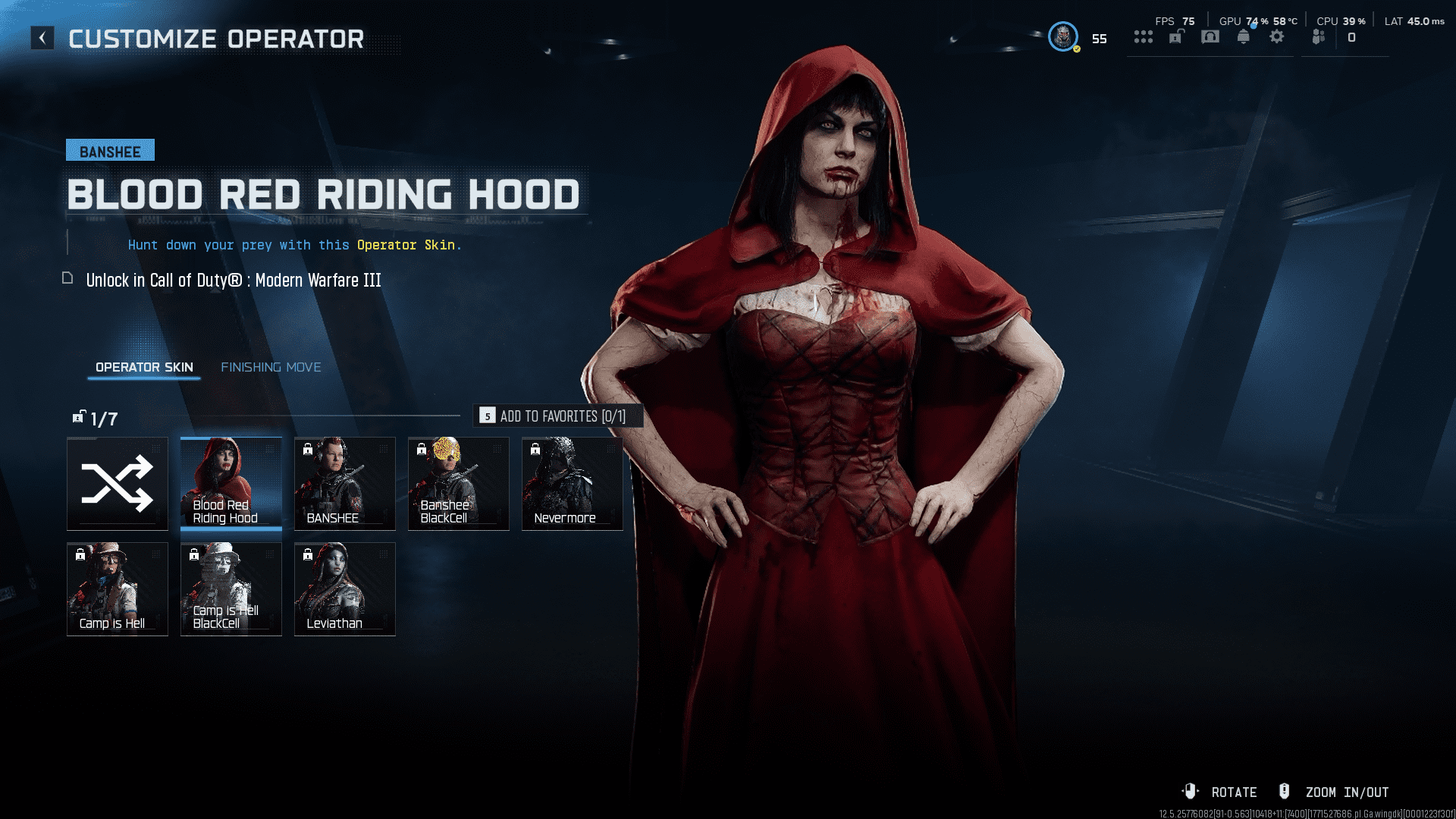This screenshot has height=819, width=1456.
Task: Select the Camp is Hell skin
Action: 118,589
